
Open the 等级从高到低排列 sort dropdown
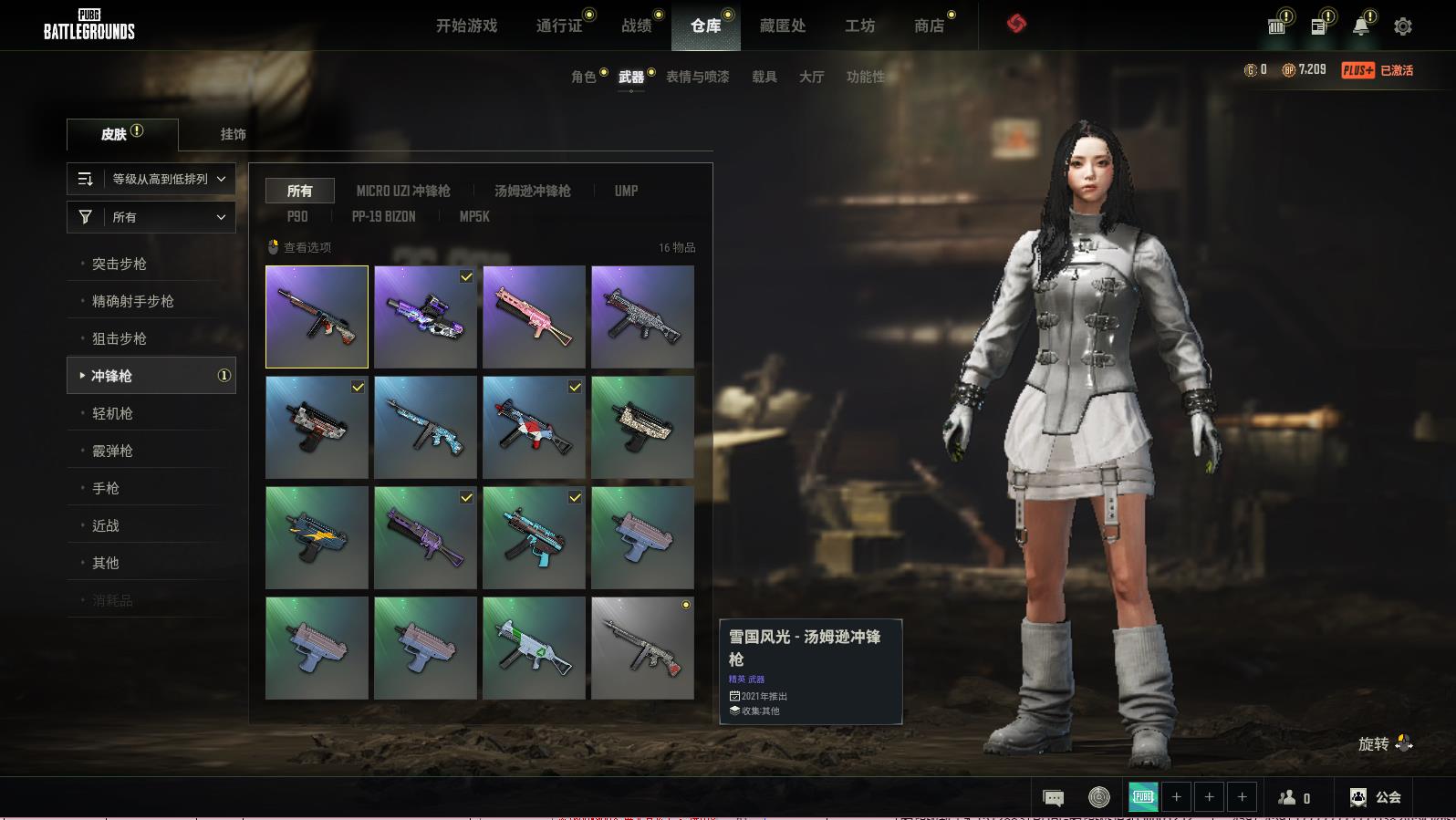(151, 179)
